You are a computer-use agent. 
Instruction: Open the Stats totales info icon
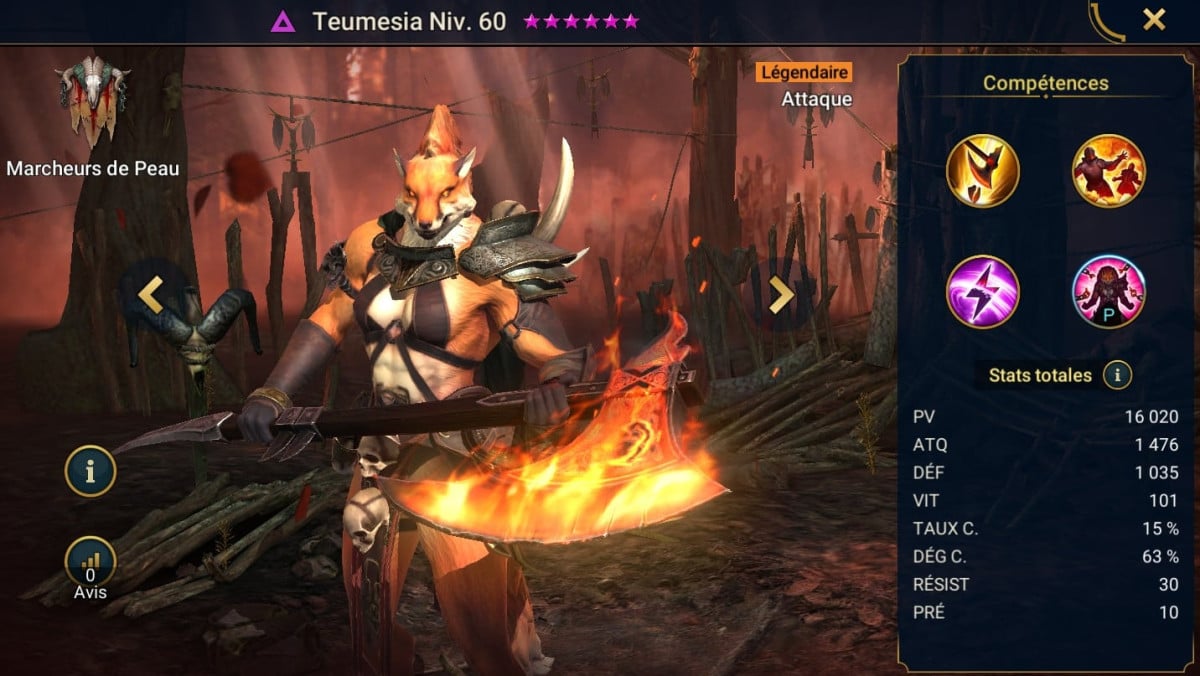(x=1117, y=376)
